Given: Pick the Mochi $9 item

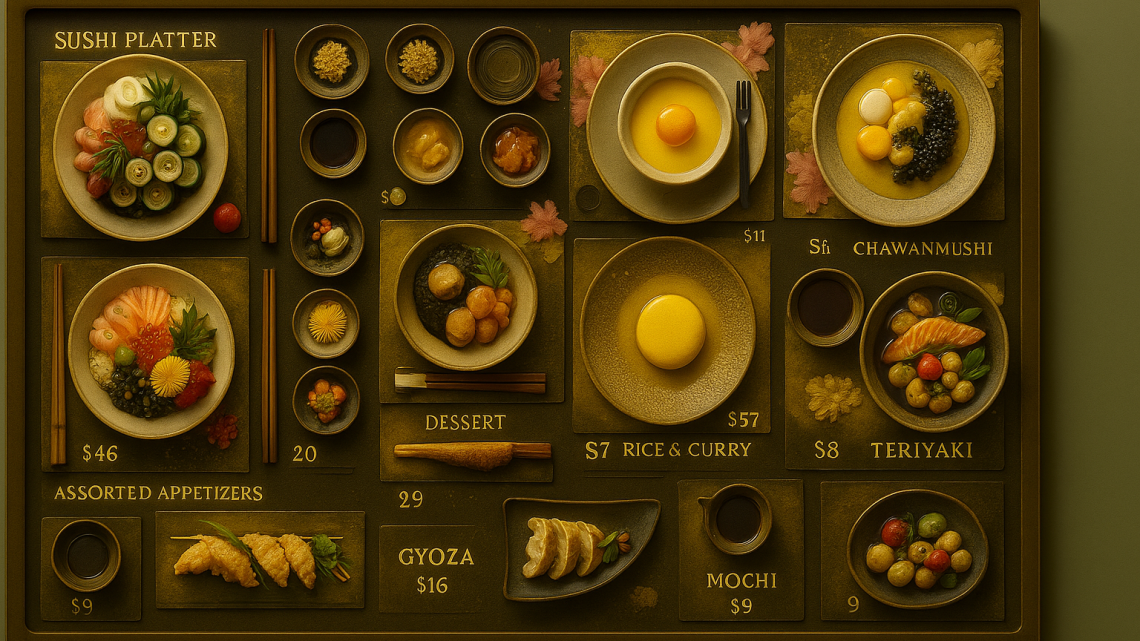Looking at the screenshot, I should tap(742, 590).
